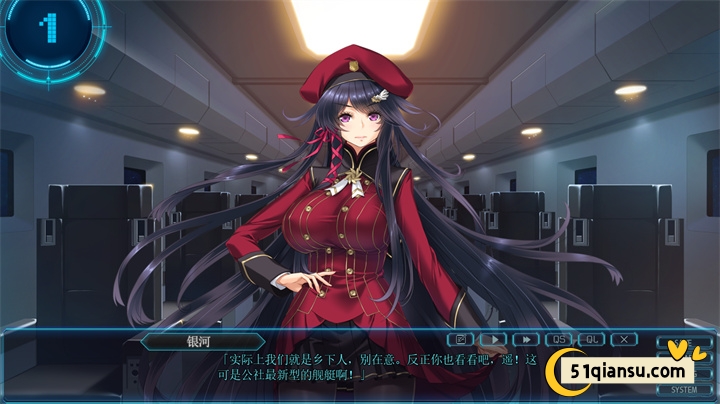Screen dimensions: 720x404
Task: Open the backlog text log icon
Action: pyautogui.click(x=461, y=339)
